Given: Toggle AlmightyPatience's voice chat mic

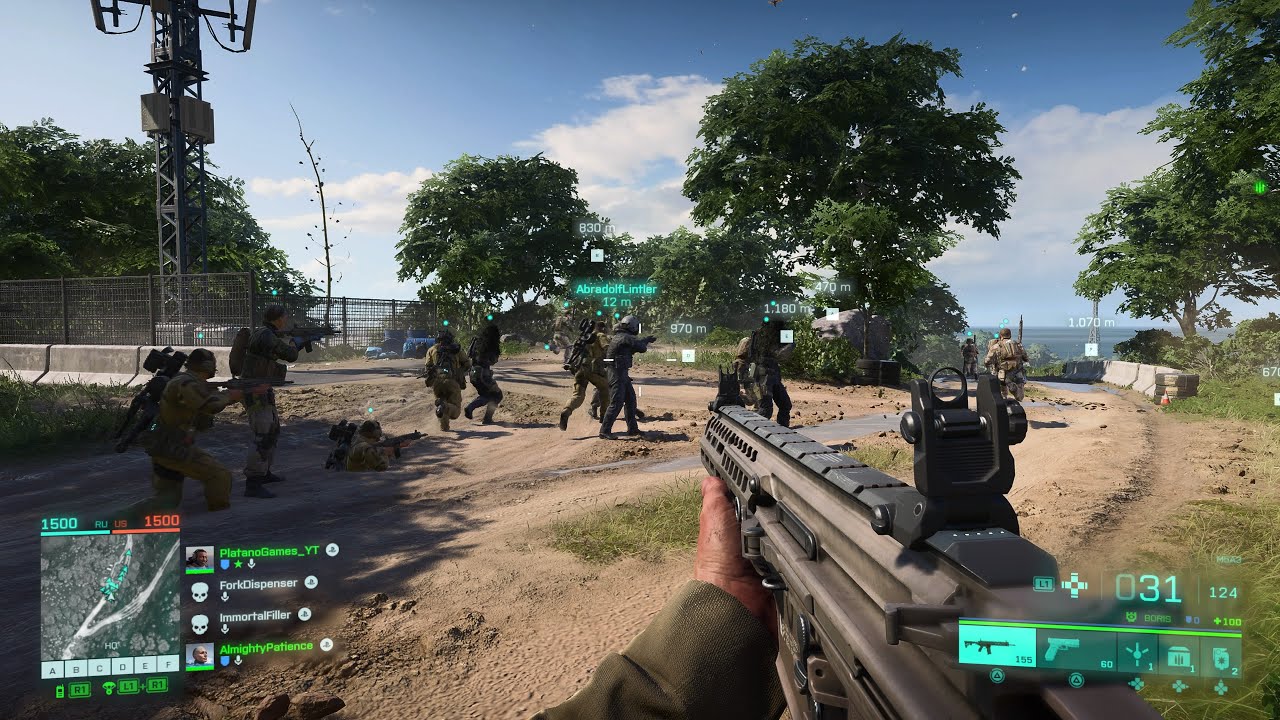Looking at the screenshot, I should tap(238, 660).
